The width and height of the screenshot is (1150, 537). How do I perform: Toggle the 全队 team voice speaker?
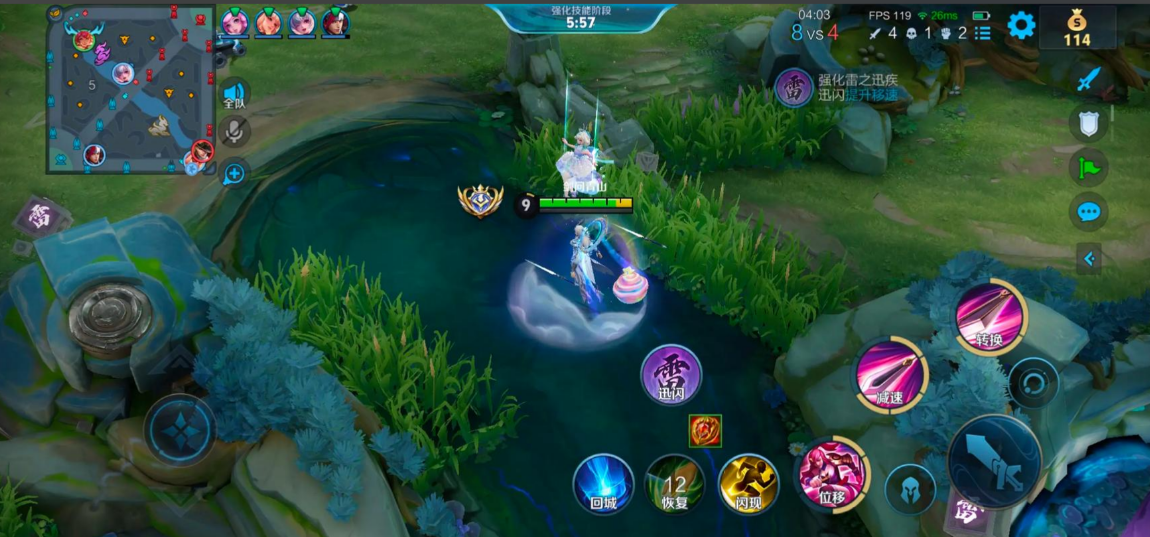tap(234, 94)
